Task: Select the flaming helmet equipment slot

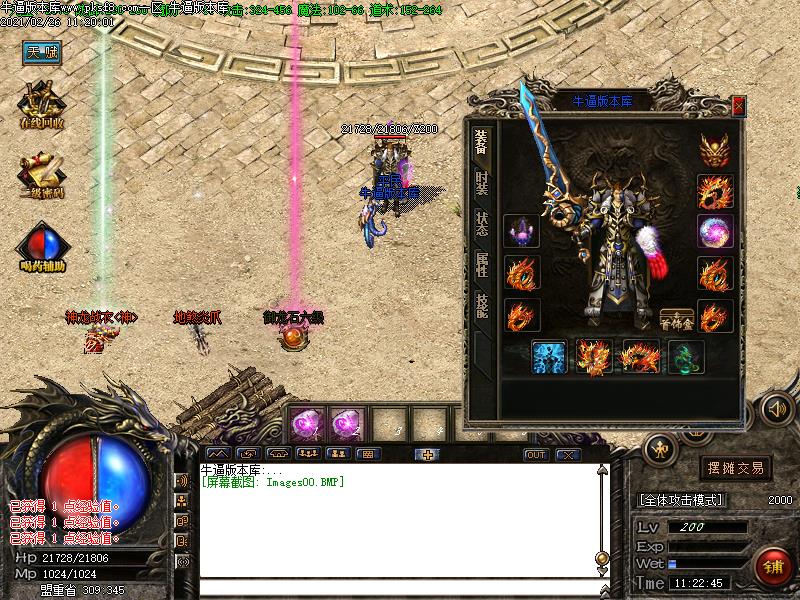Action: coord(712,150)
